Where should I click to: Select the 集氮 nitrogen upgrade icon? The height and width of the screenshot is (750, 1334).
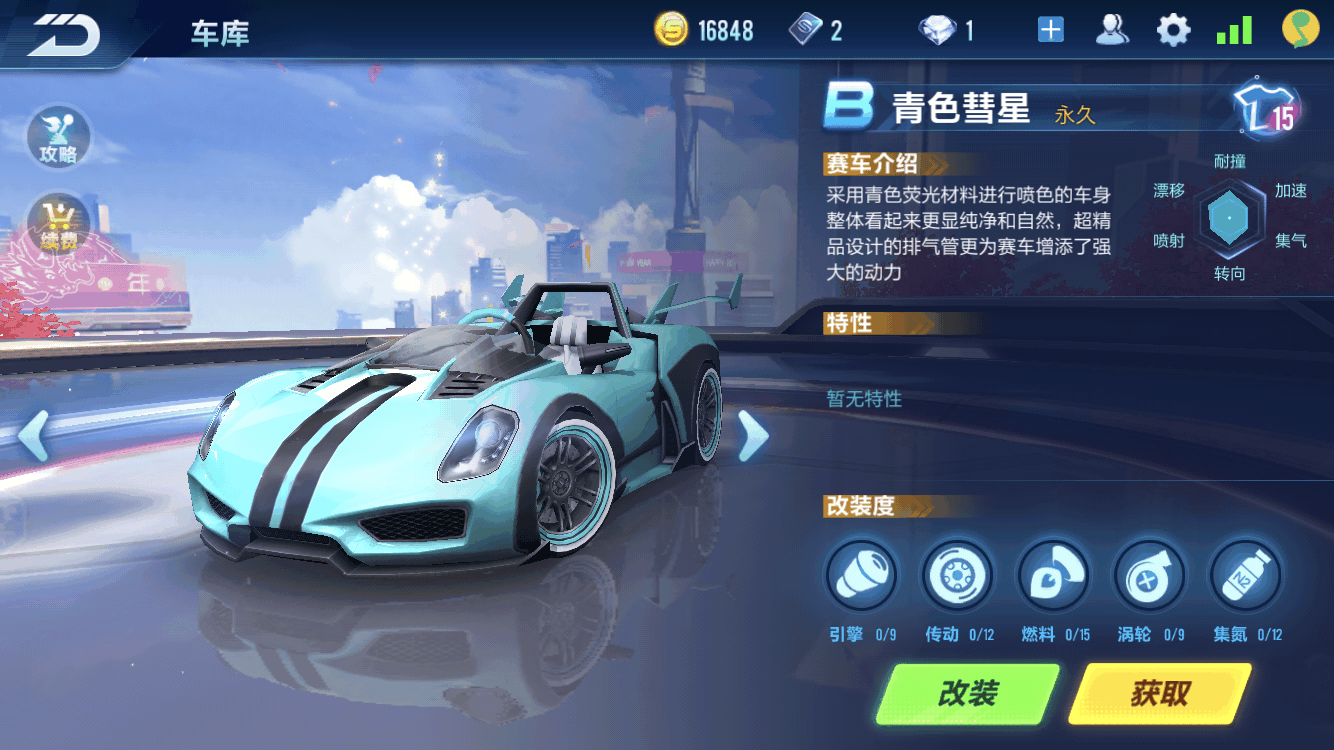coord(1245,576)
